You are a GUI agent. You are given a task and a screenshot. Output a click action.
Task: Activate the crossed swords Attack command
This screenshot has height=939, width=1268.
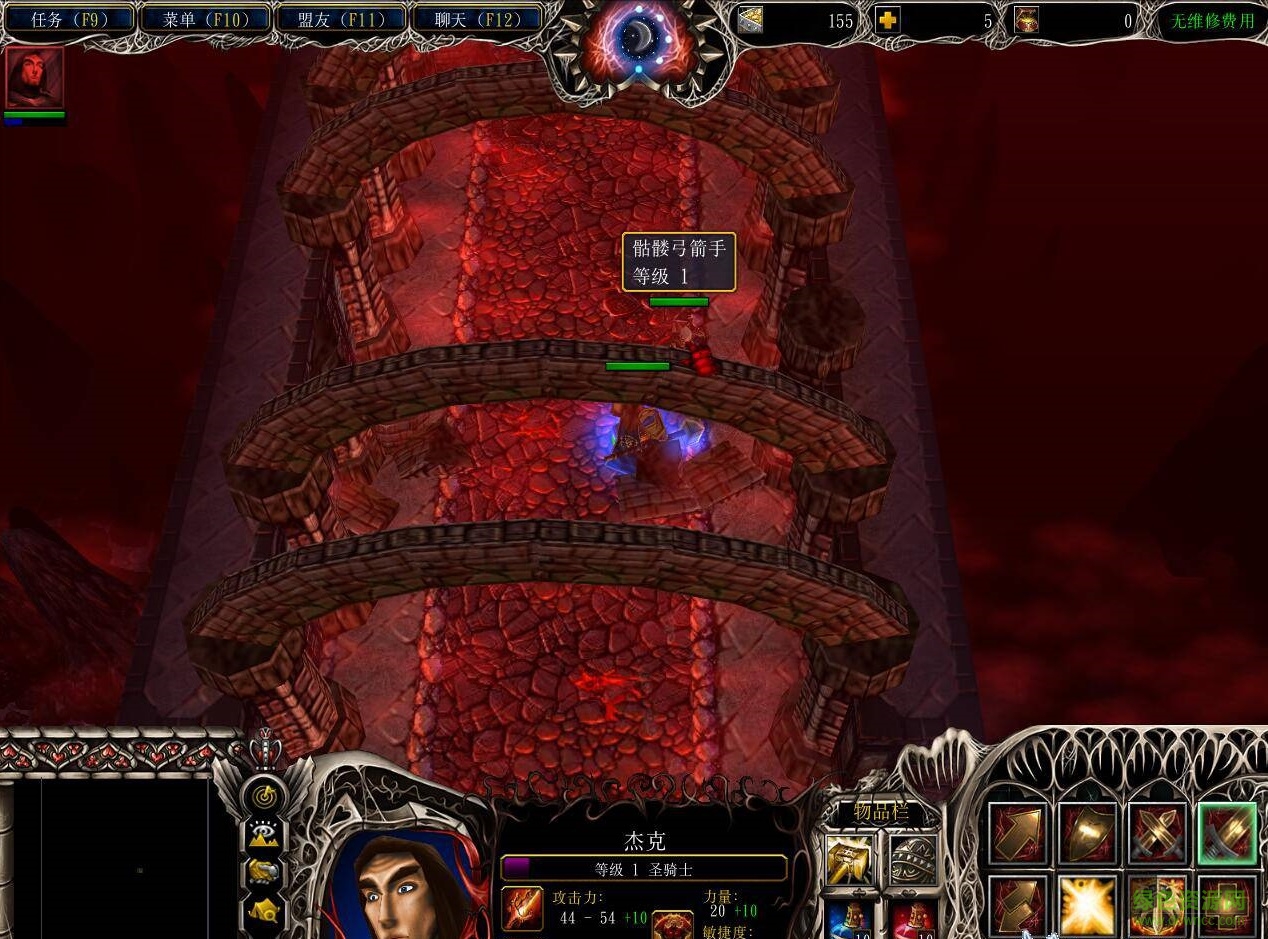[1158, 833]
